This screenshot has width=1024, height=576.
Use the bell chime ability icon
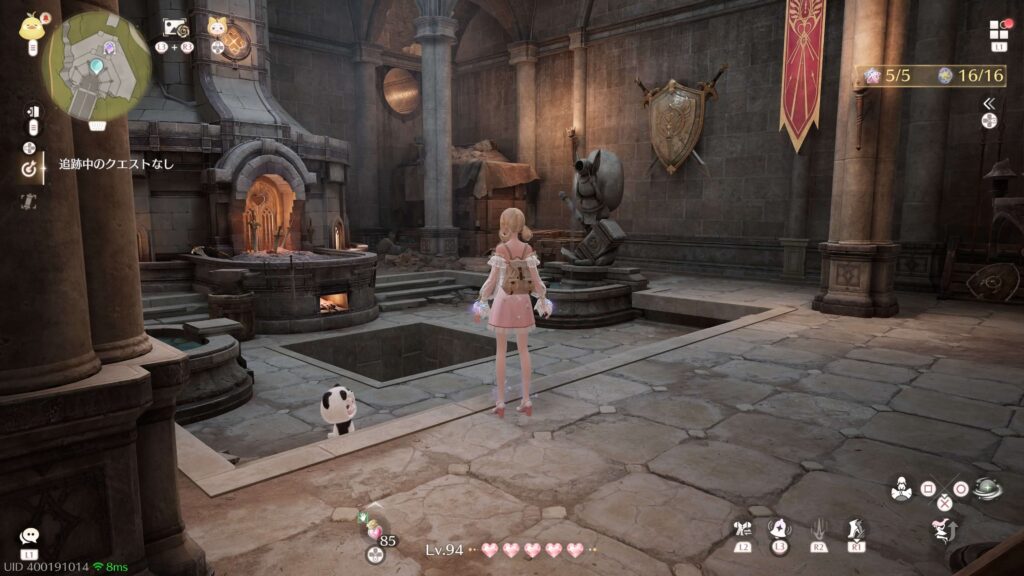pos(779,529)
